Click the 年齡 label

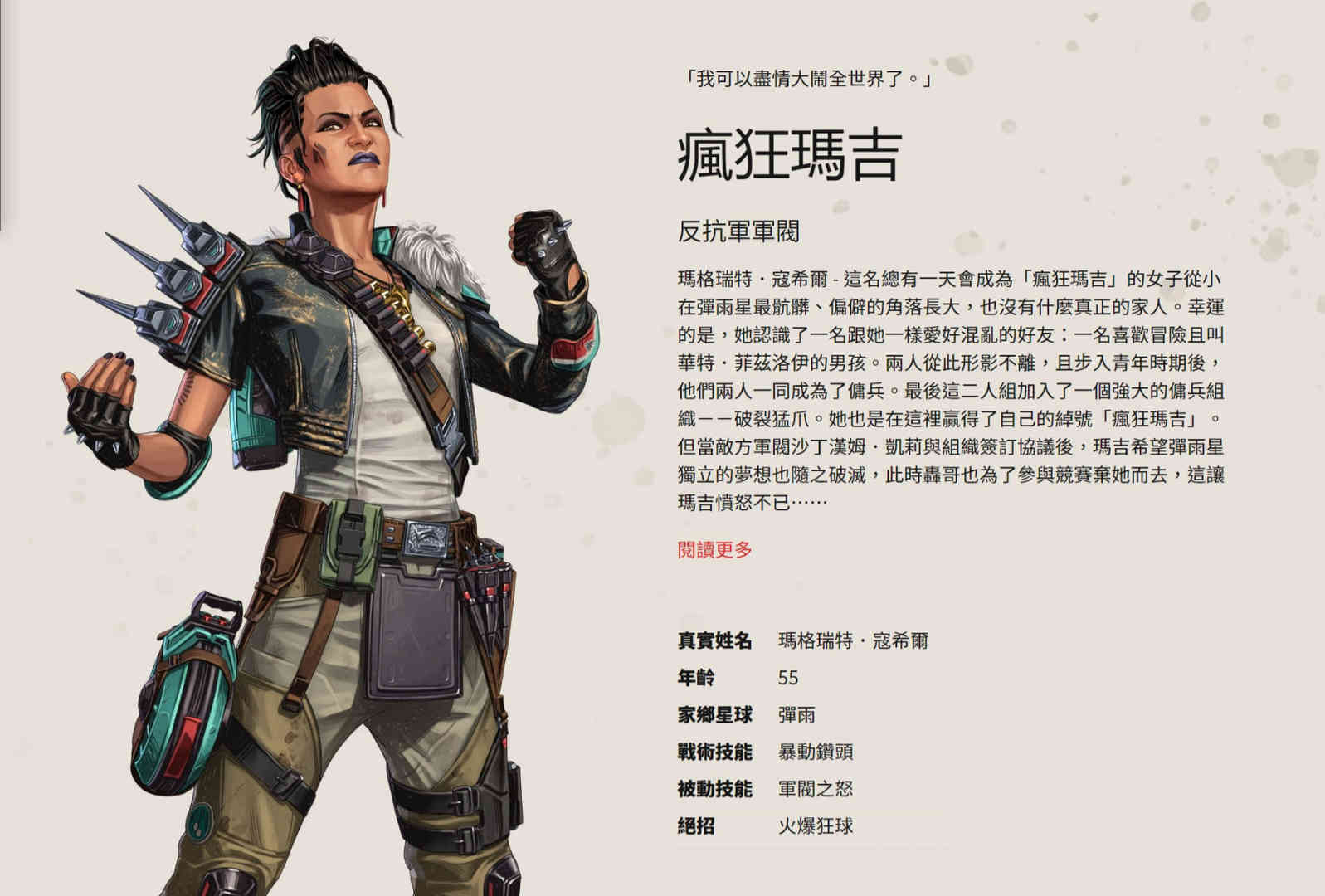click(697, 678)
